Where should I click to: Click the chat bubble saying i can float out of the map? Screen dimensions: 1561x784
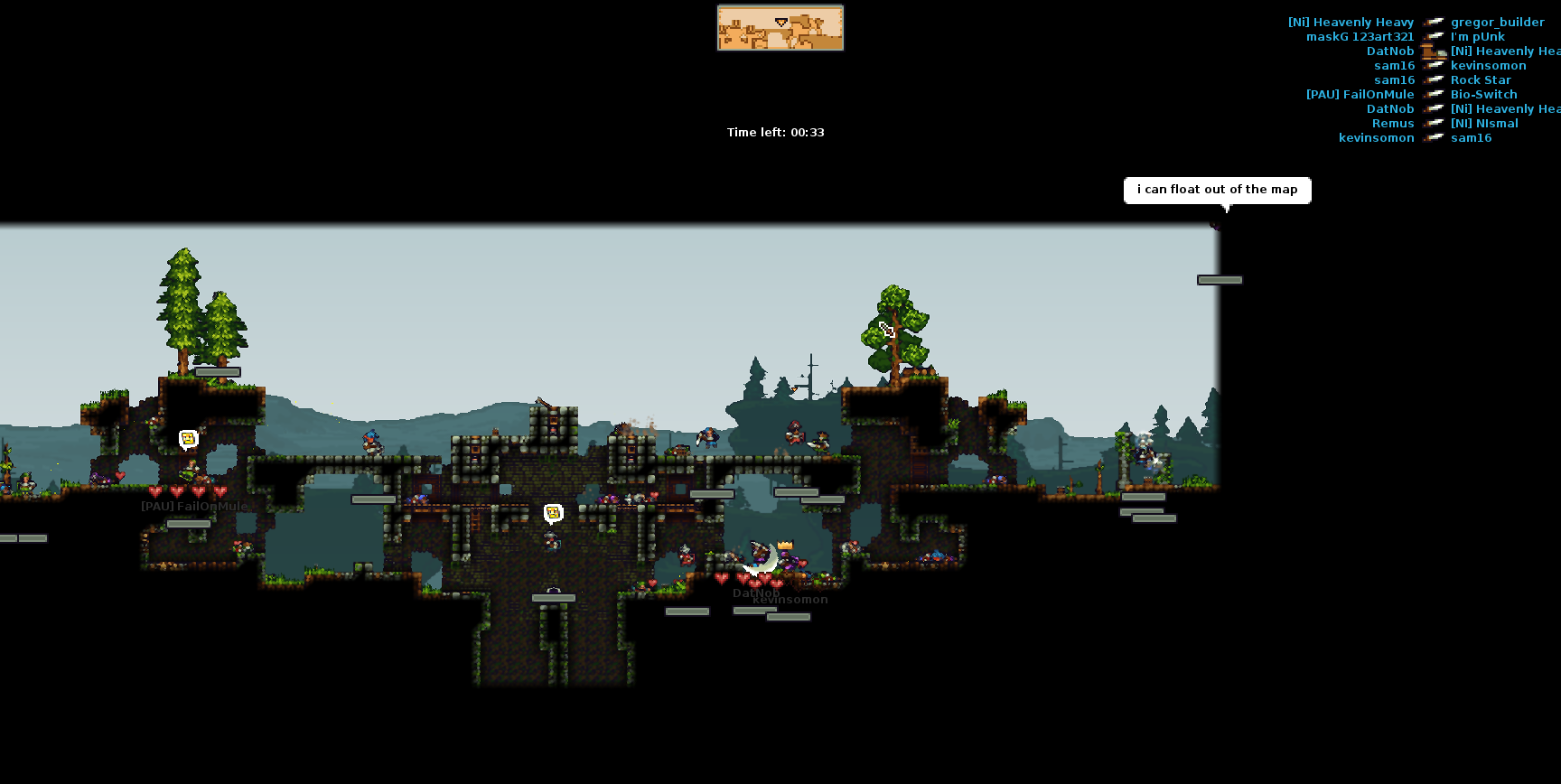pos(1217,190)
